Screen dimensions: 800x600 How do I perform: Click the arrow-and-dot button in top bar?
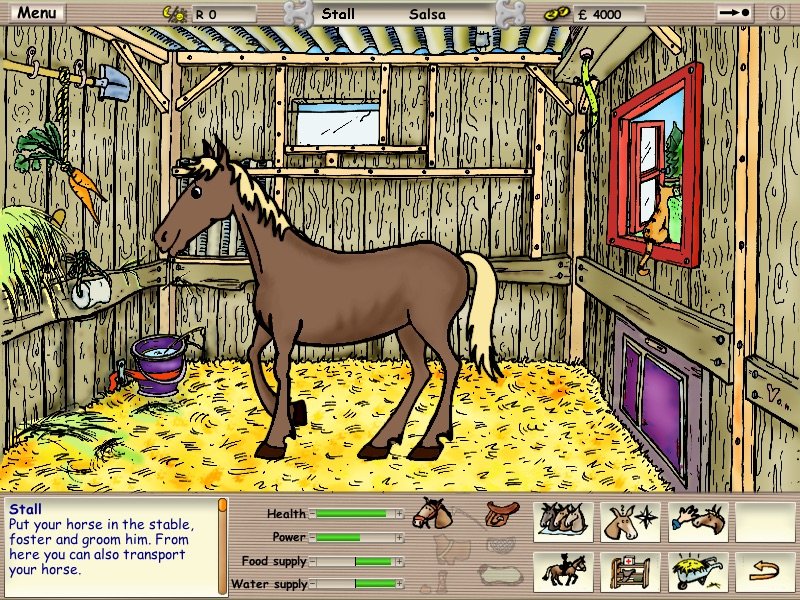click(734, 14)
